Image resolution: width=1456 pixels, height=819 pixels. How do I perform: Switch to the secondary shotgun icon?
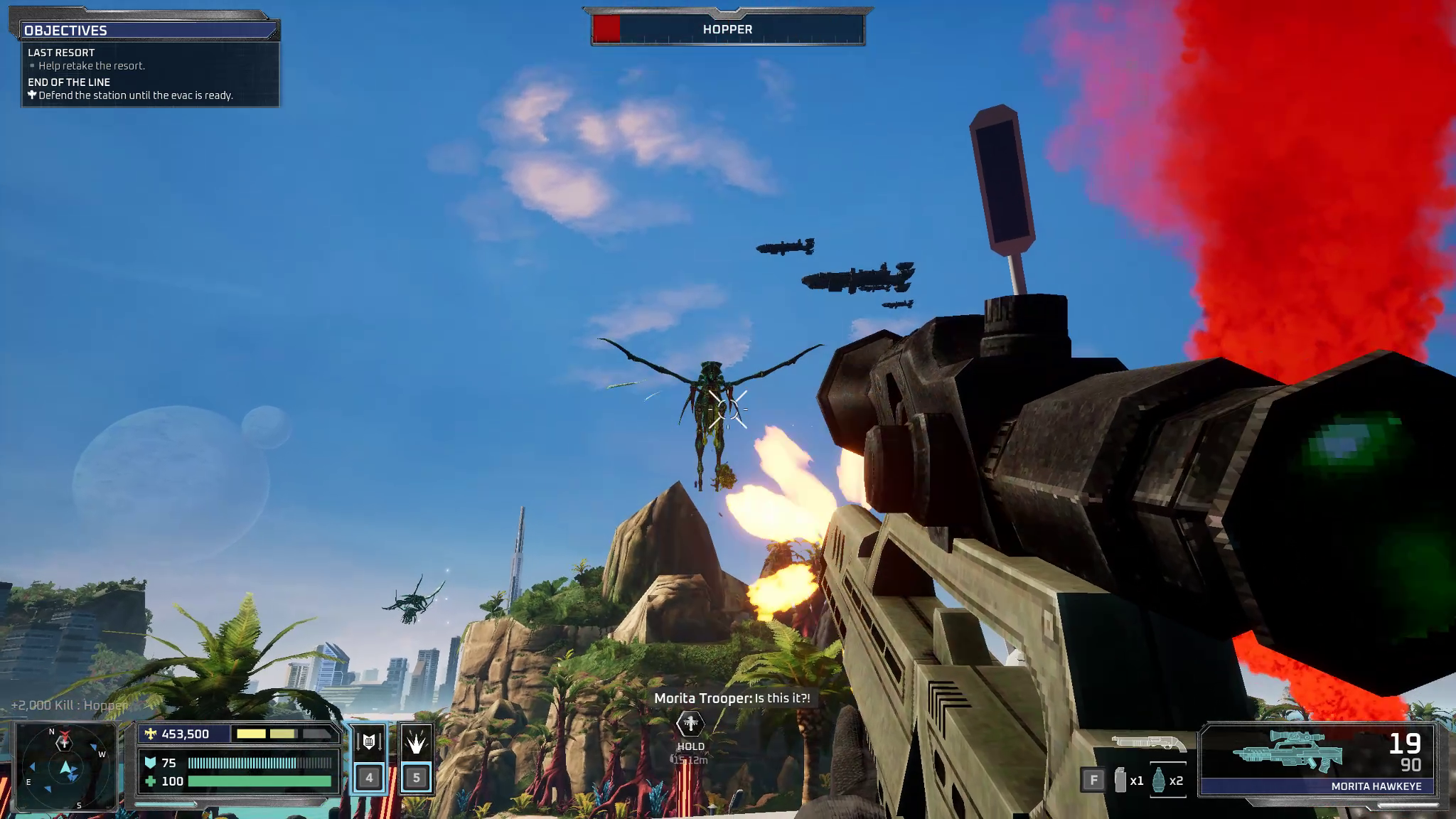coord(1148,743)
